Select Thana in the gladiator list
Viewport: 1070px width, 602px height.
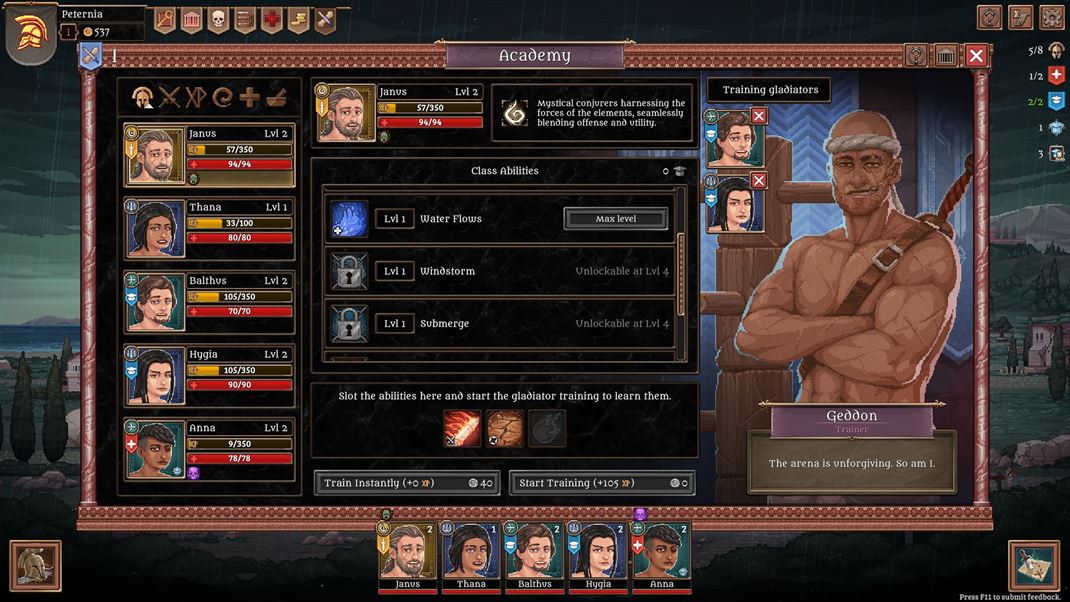click(209, 228)
